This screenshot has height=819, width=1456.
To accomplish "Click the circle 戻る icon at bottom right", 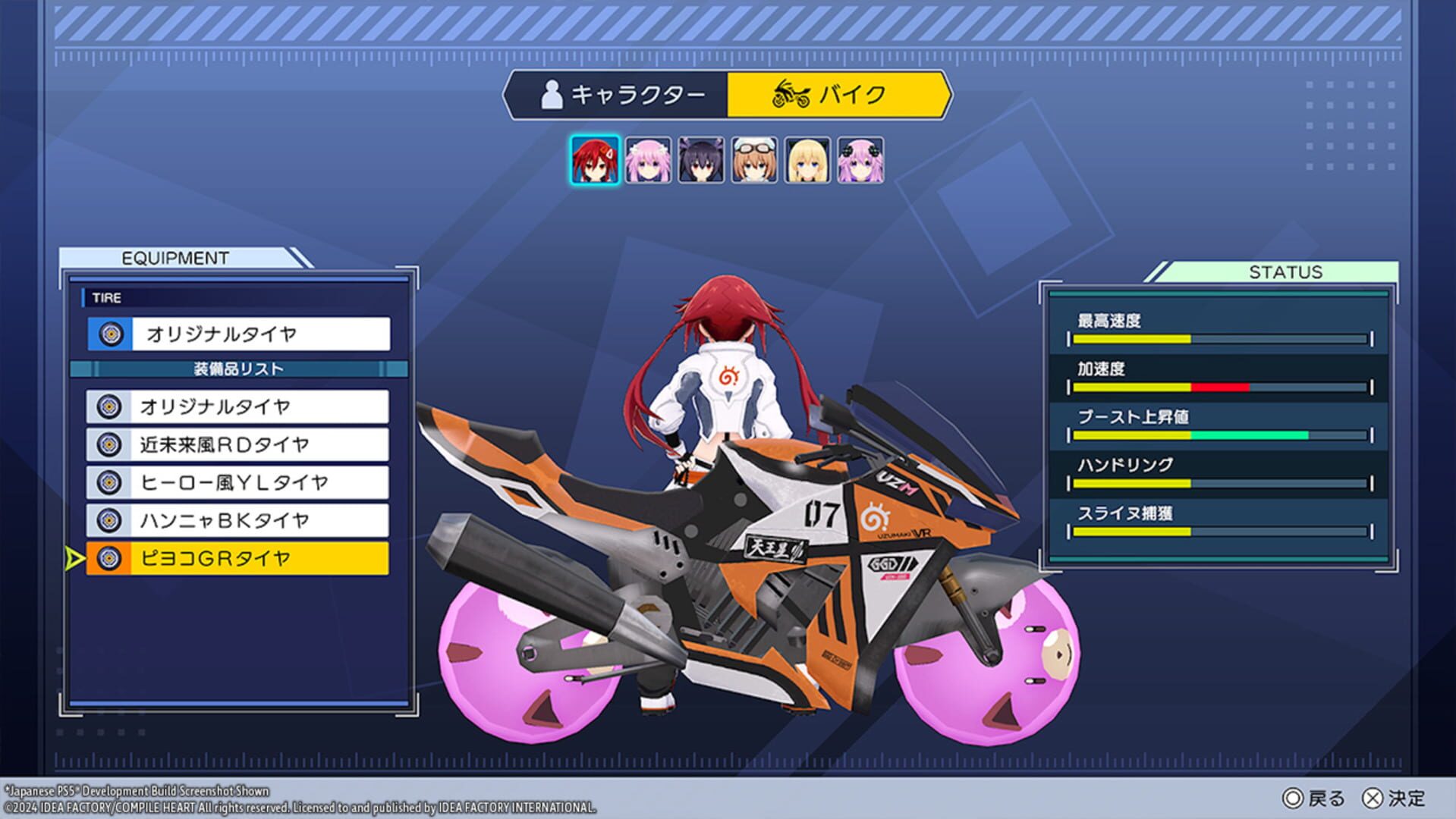I will 1293,798.
